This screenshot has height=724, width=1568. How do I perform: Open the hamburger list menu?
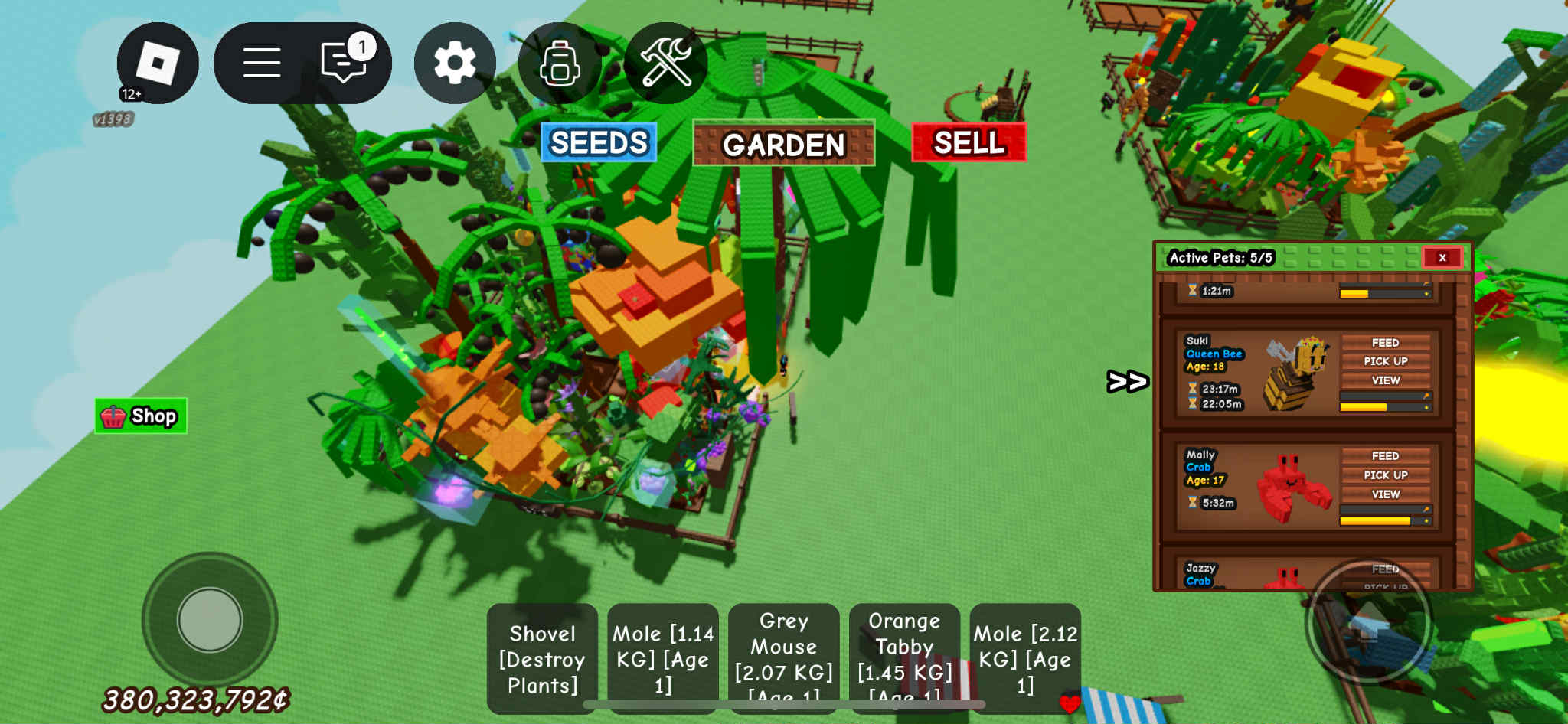pyautogui.click(x=261, y=63)
